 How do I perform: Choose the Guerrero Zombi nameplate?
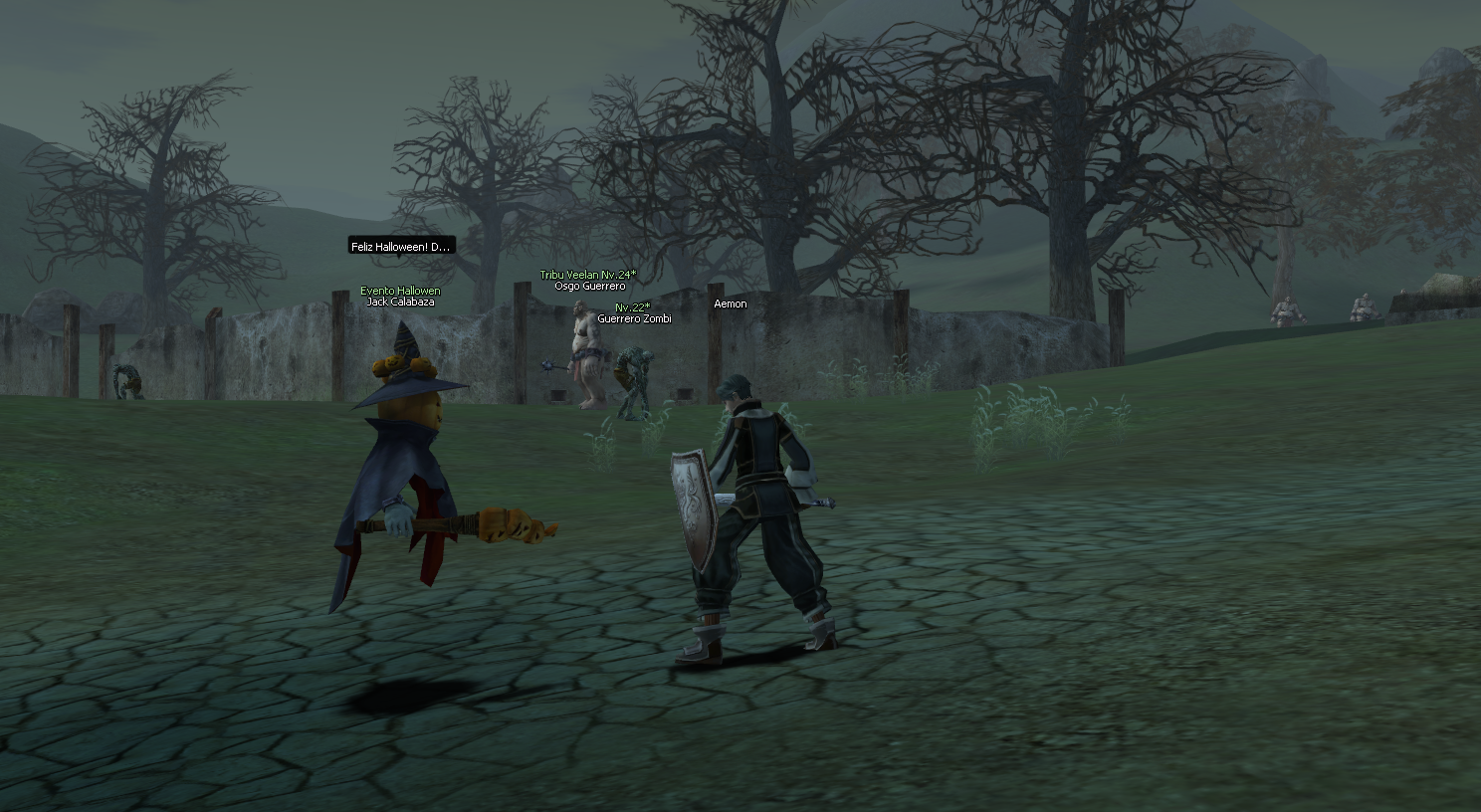[634, 318]
